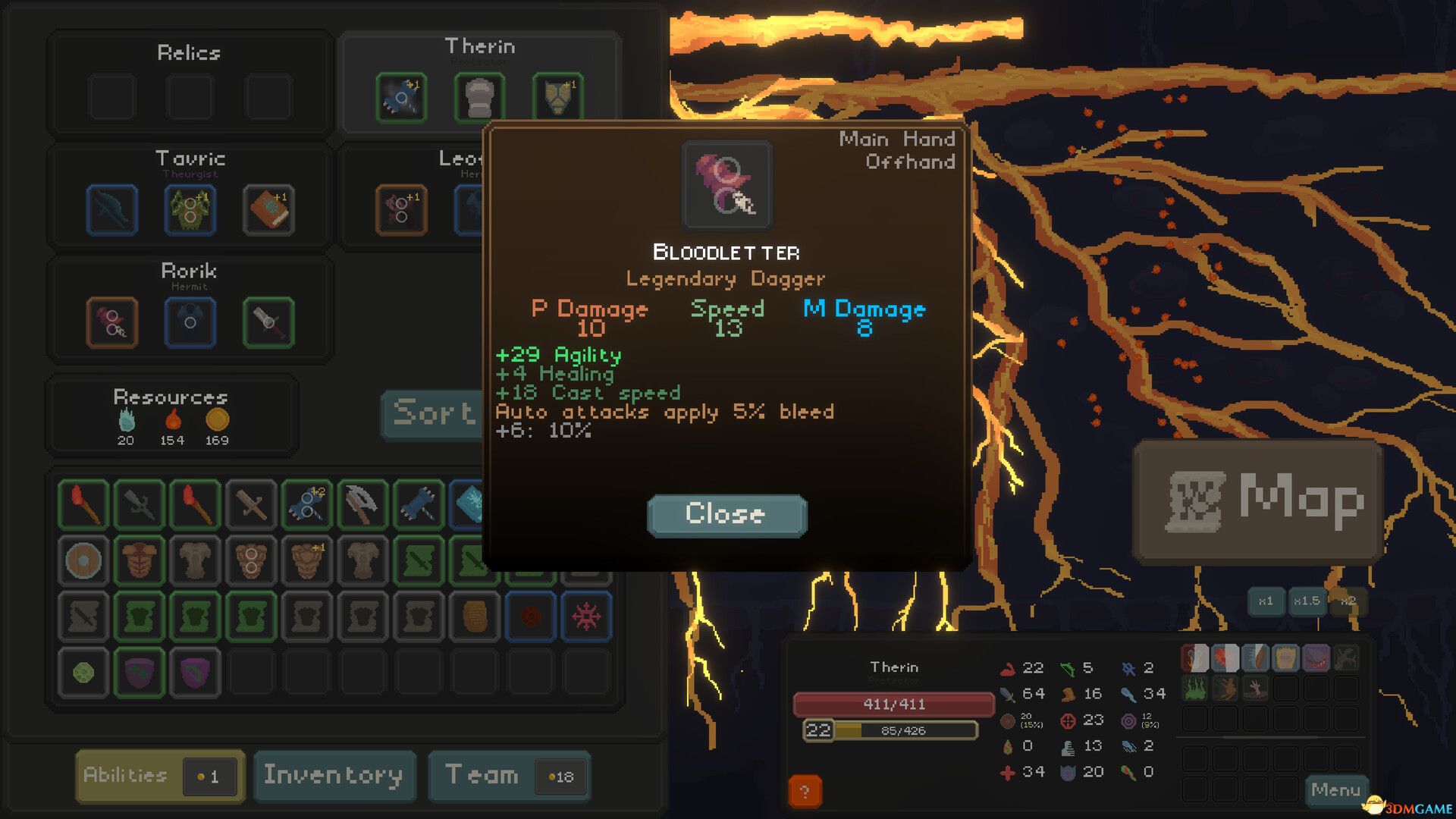Set game speed to x1
1456x819 pixels.
click(x=1265, y=601)
